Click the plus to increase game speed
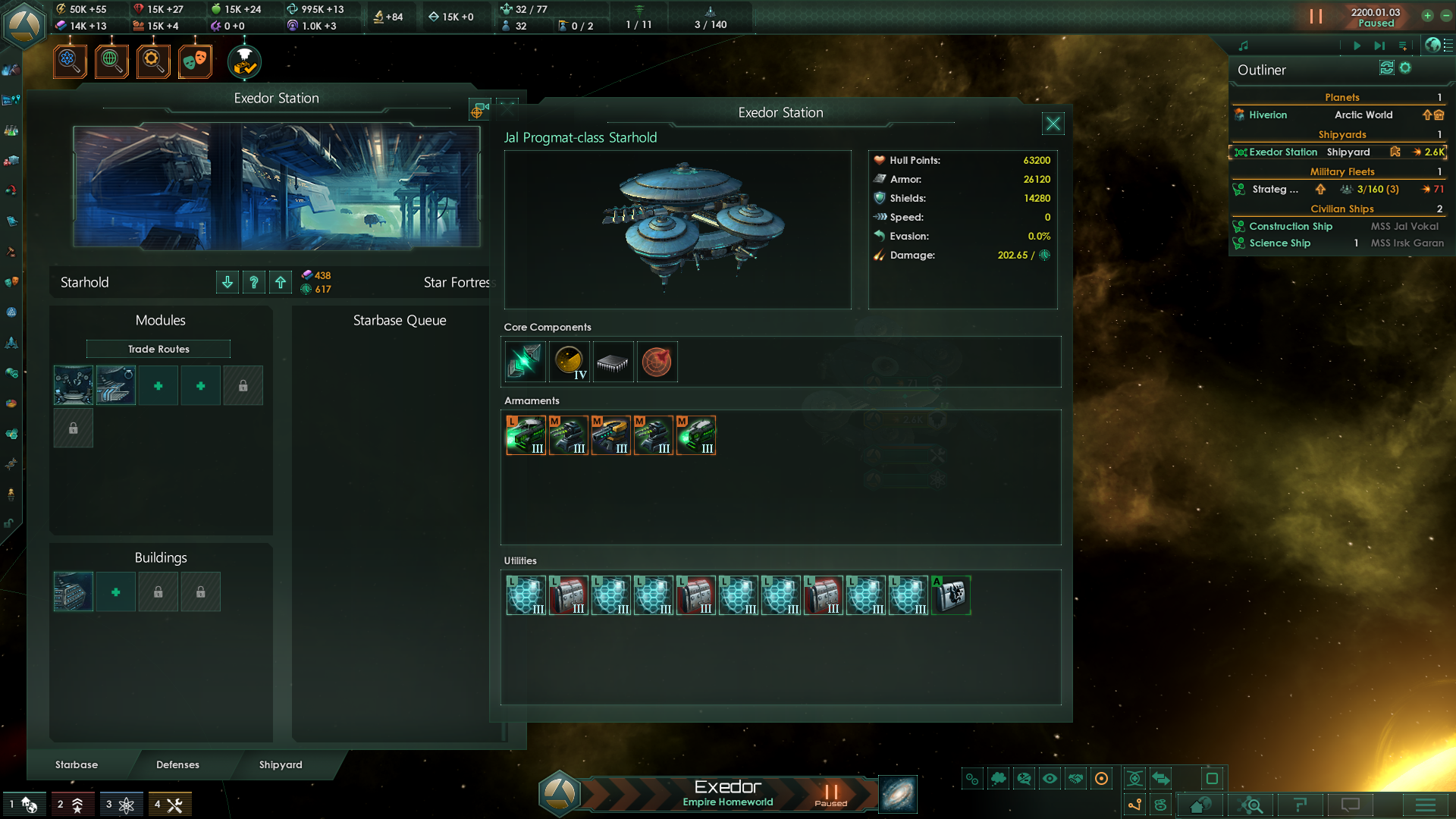Viewport: 1456px width, 819px height. (x=1427, y=16)
